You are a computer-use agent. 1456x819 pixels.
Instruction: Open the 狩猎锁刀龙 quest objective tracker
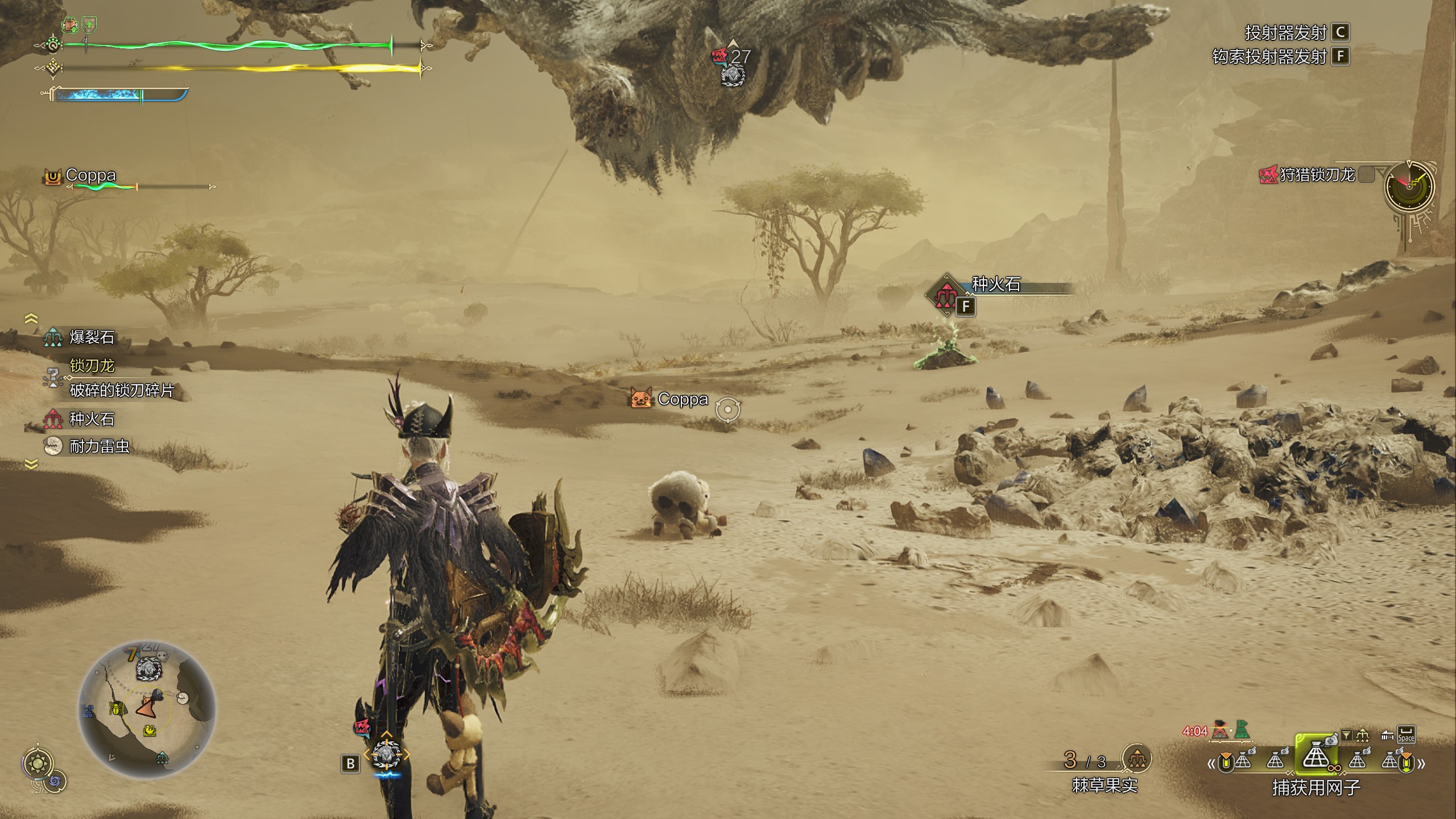click(x=1316, y=175)
